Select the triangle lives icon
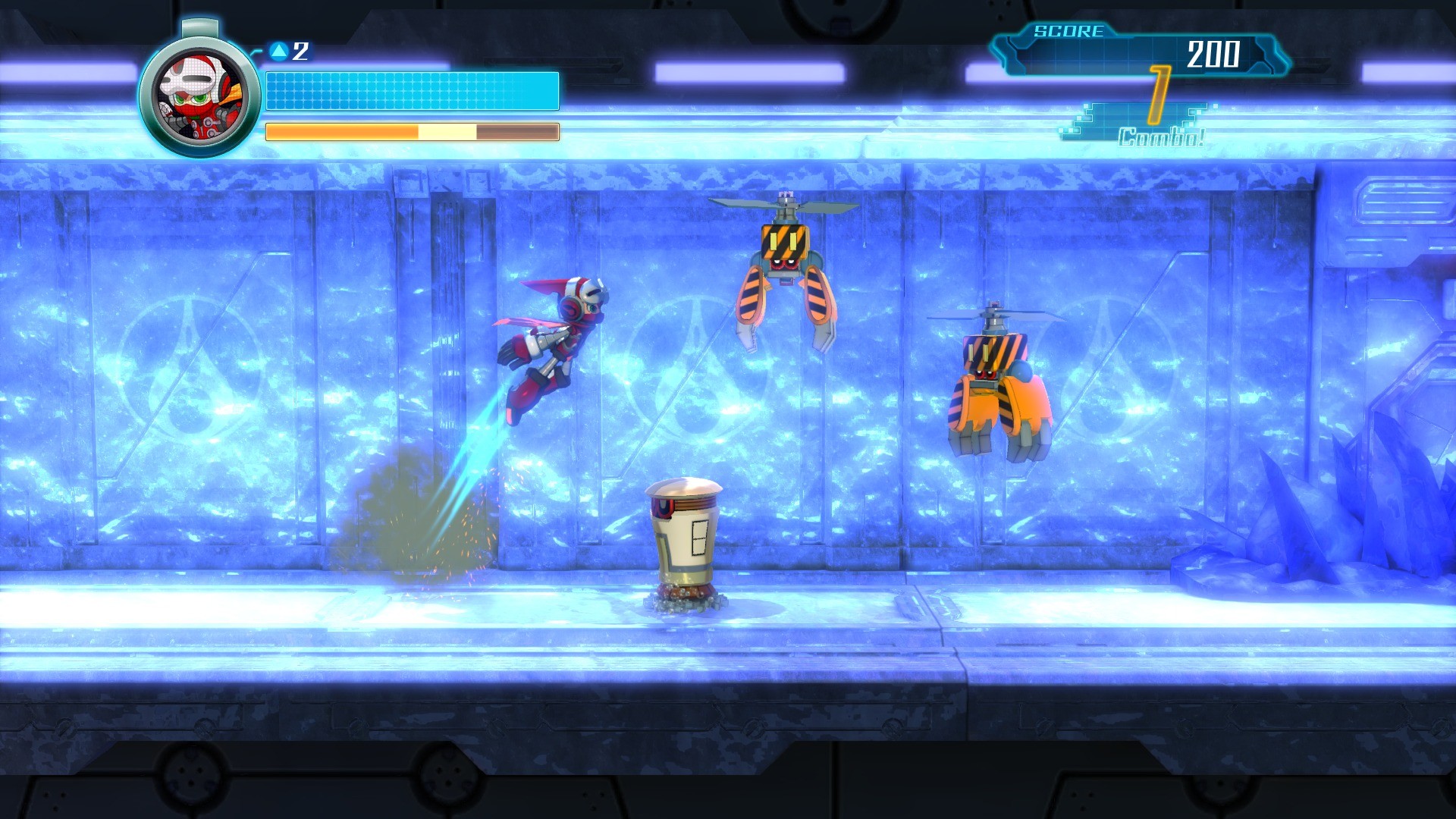This screenshot has width=1456, height=819. (279, 50)
